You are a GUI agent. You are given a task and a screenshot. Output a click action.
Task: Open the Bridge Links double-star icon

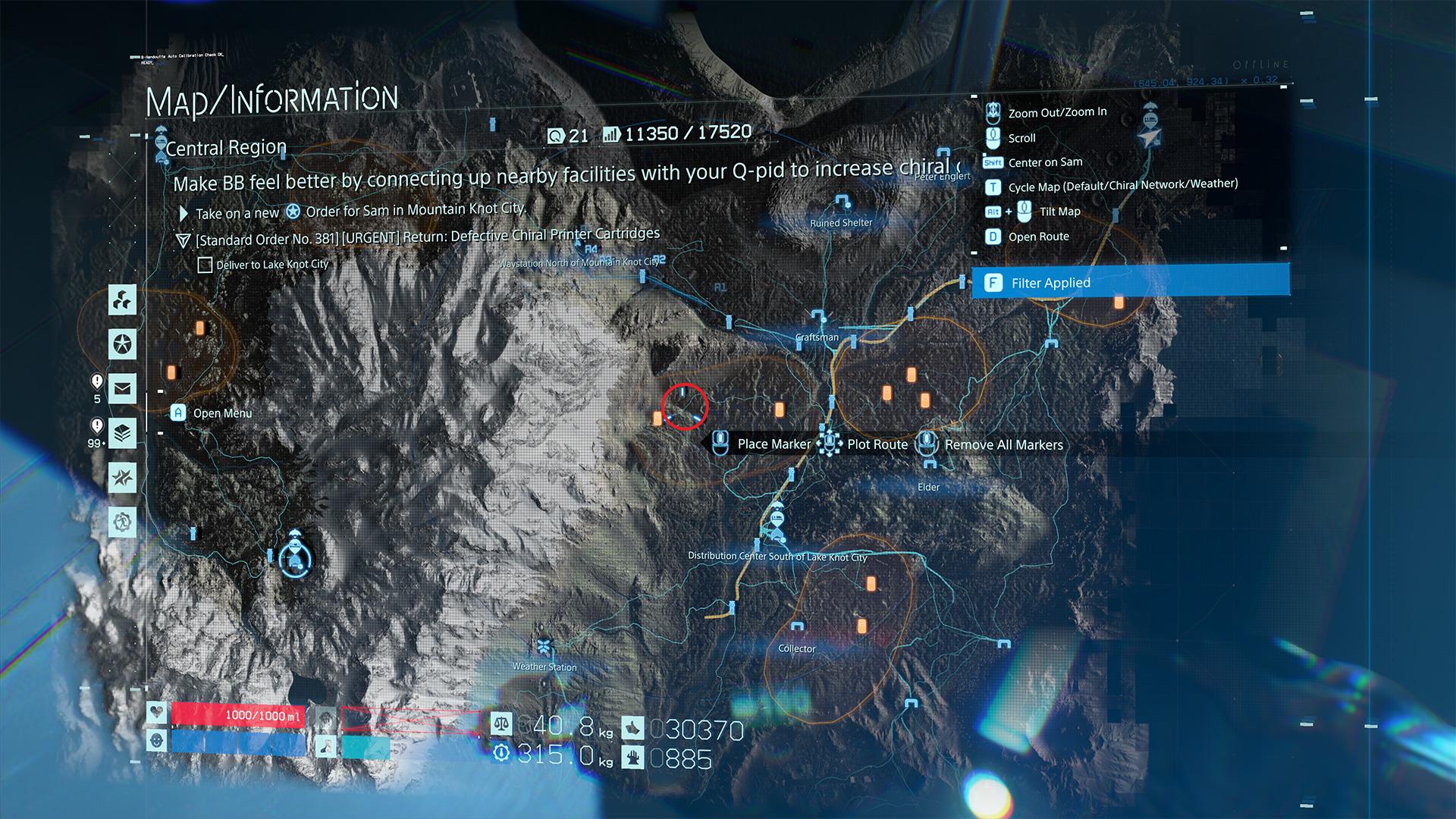tap(122, 478)
